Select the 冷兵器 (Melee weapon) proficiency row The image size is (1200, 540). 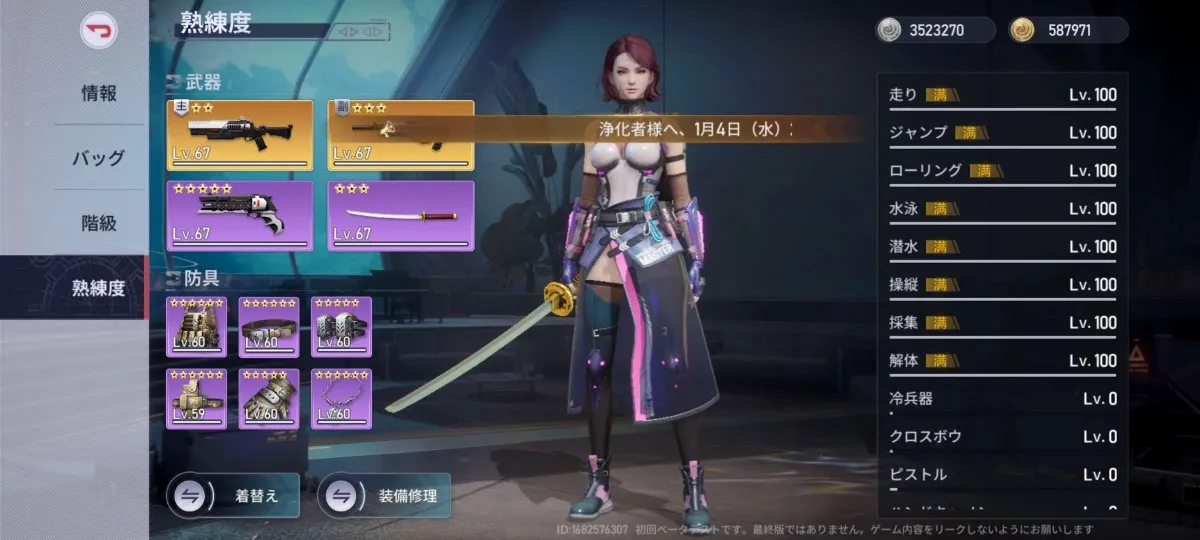point(1002,399)
